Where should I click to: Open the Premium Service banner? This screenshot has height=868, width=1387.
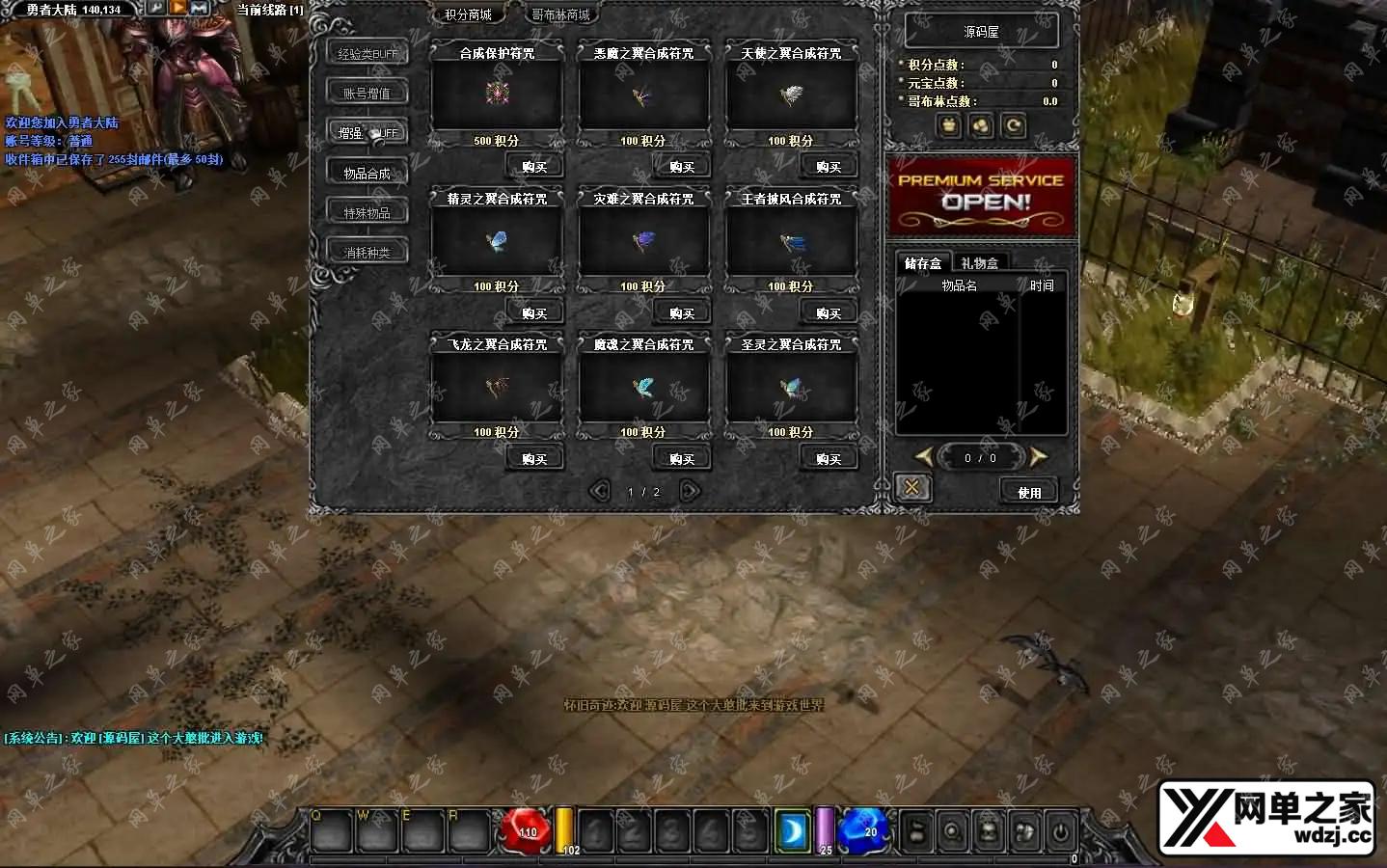(981, 196)
